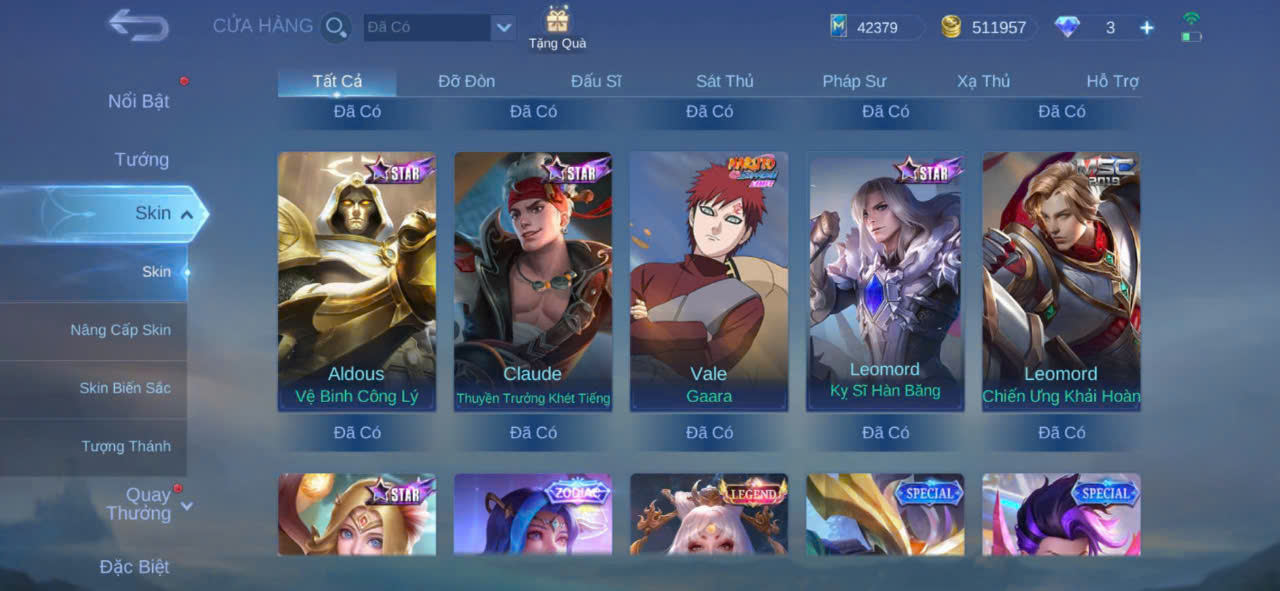Viewport: 1280px width, 591px height.
Task: Add diamonds with the plus button
Action: (x=1147, y=28)
